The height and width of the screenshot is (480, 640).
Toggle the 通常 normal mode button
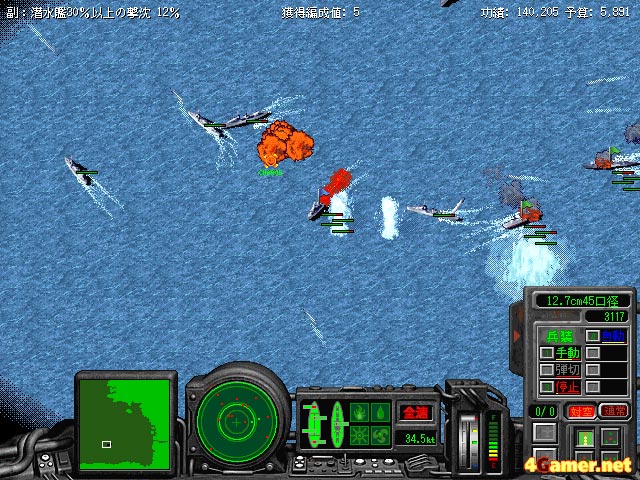(614, 411)
